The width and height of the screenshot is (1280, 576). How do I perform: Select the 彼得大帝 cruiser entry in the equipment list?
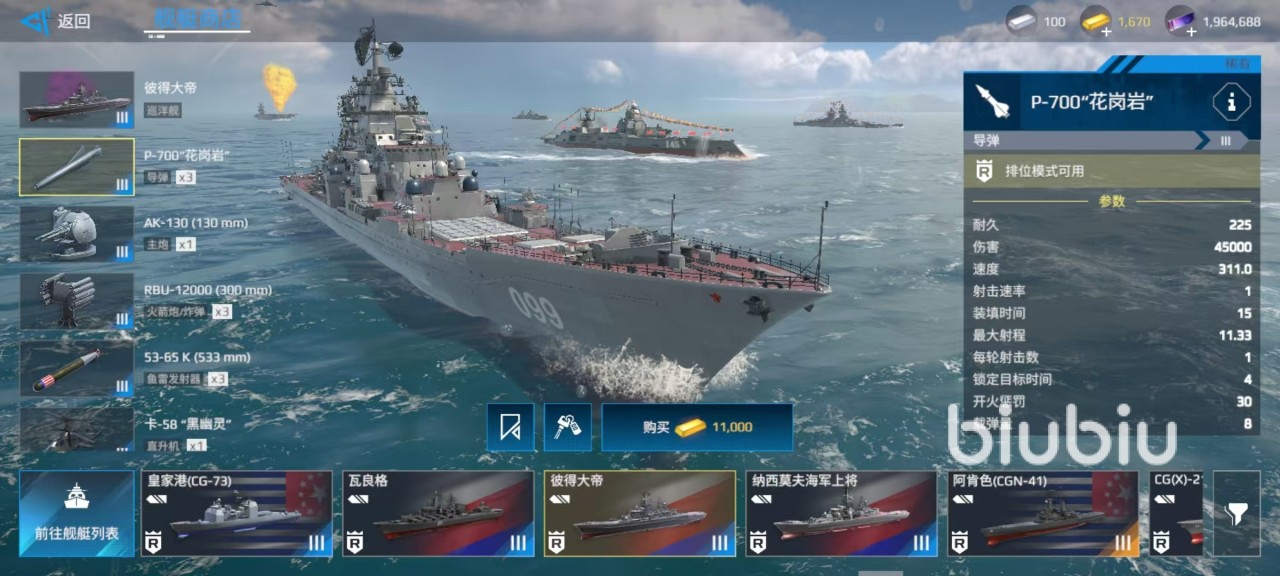pyautogui.click(x=77, y=99)
